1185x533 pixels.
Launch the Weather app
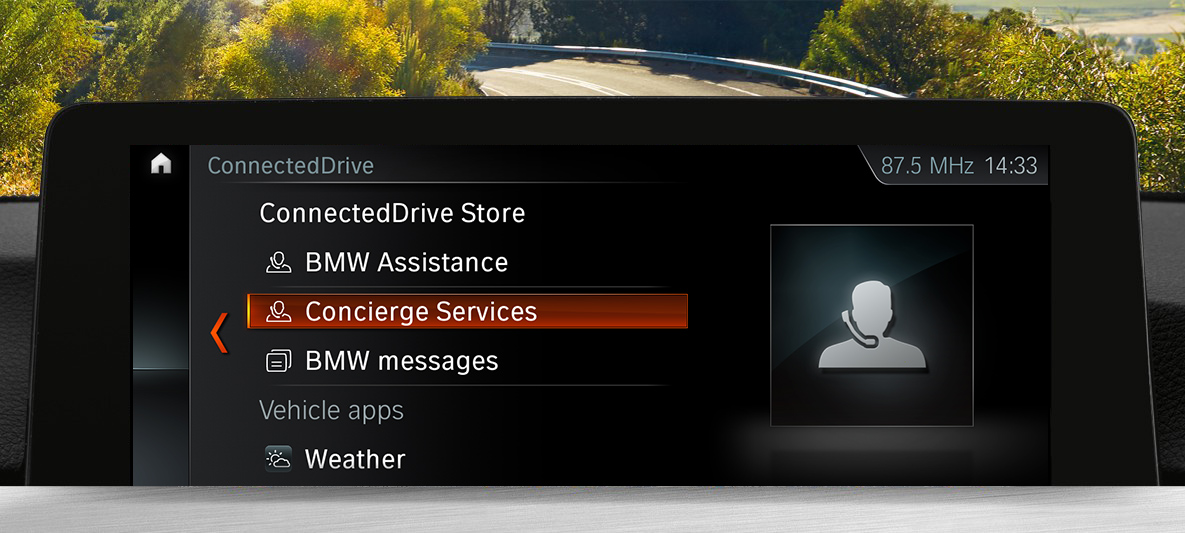coord(354,460)
